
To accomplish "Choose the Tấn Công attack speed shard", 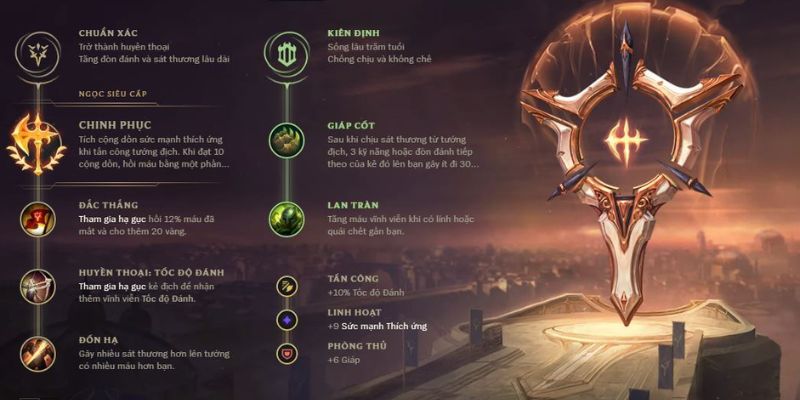I will (x=286, y=285).
